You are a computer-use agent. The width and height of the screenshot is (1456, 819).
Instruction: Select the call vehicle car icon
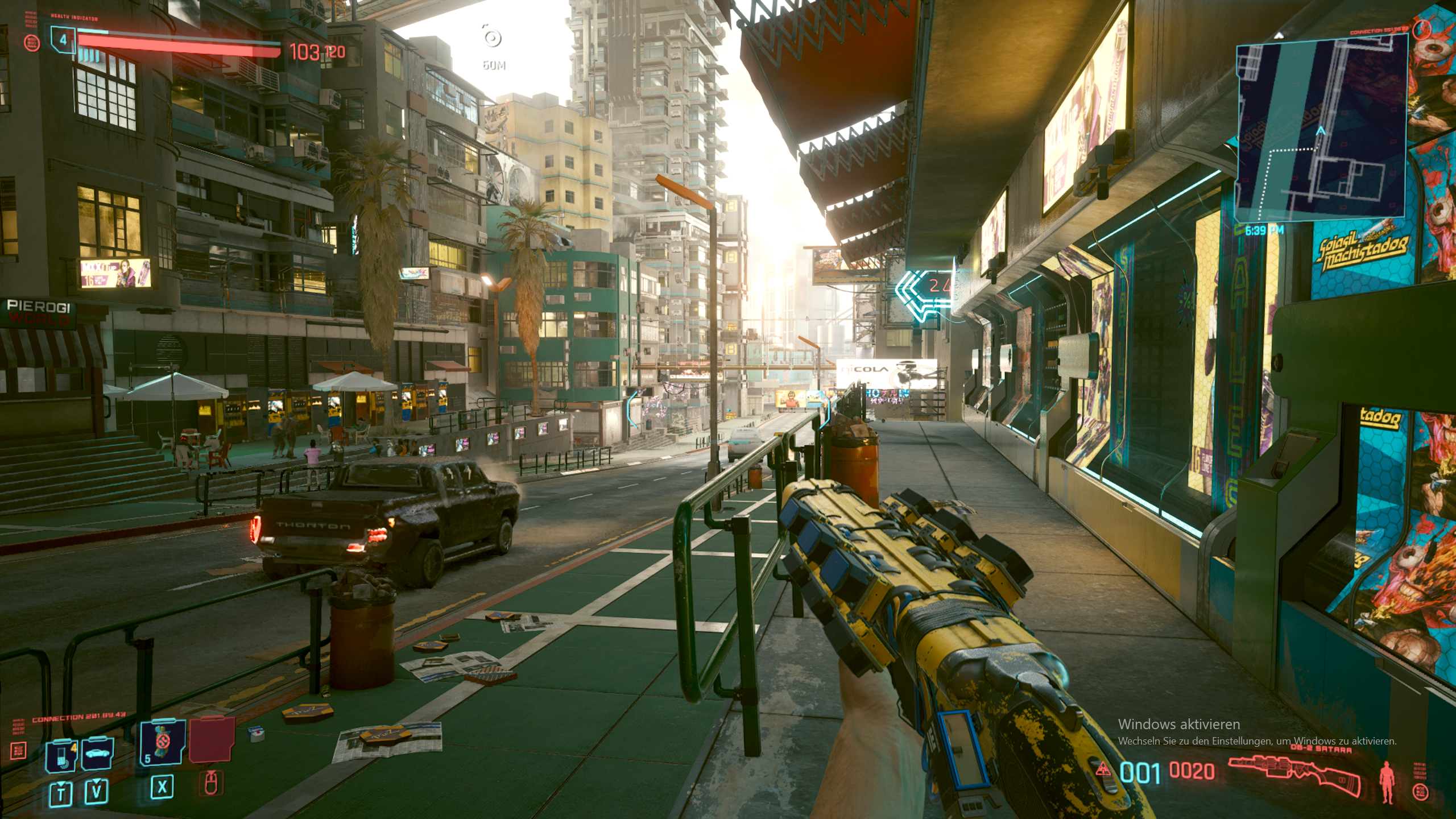pyautogui.click(x=97, y=754)
